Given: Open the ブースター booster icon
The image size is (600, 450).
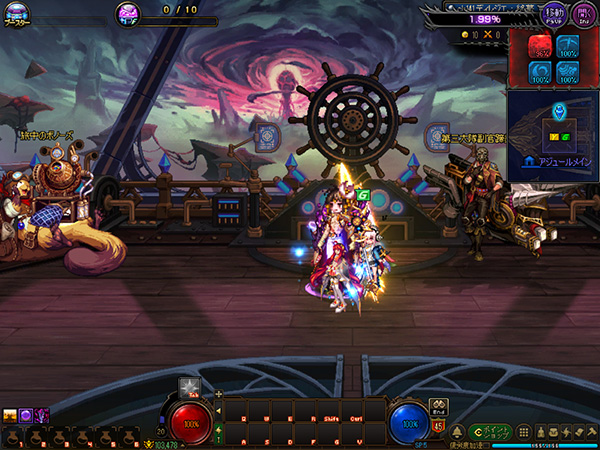Looking at the screenshot, I should point(18,17).
